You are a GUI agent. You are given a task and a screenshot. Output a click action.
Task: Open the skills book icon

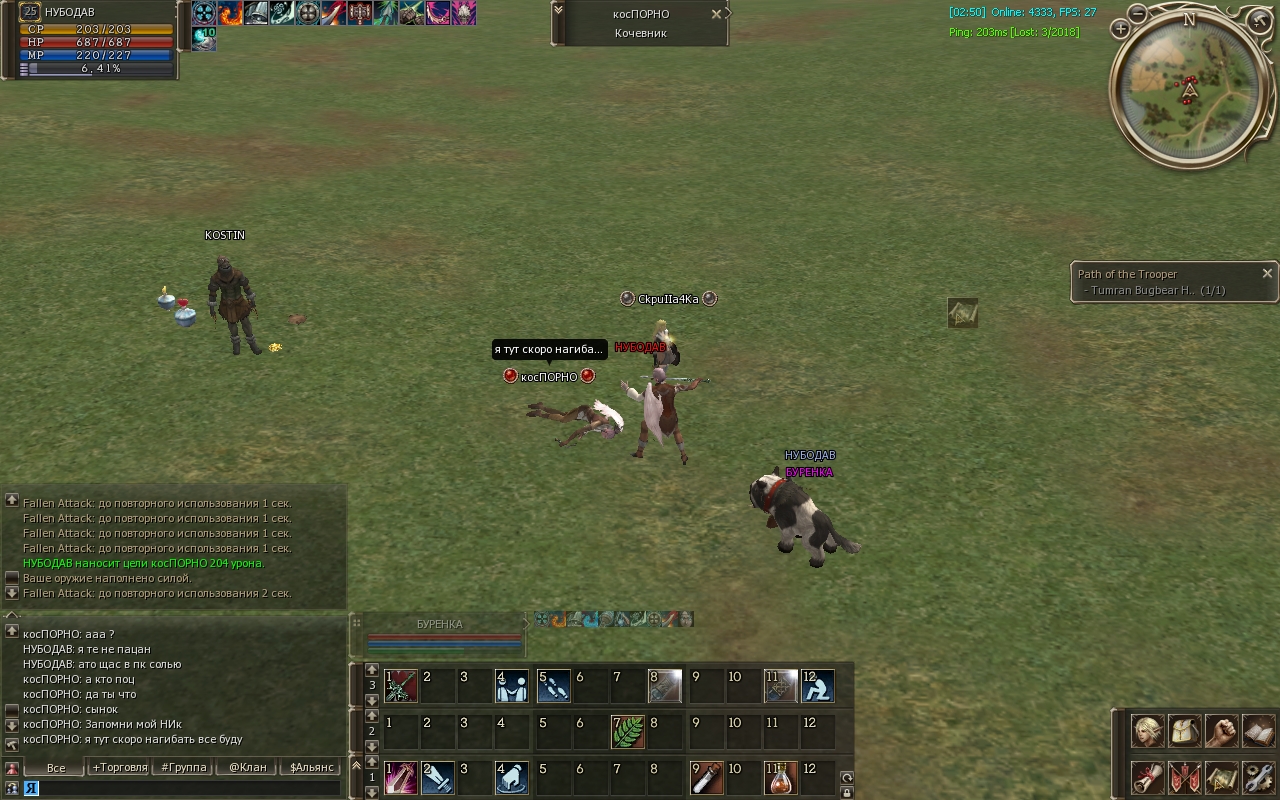[x=1258, y=731]
